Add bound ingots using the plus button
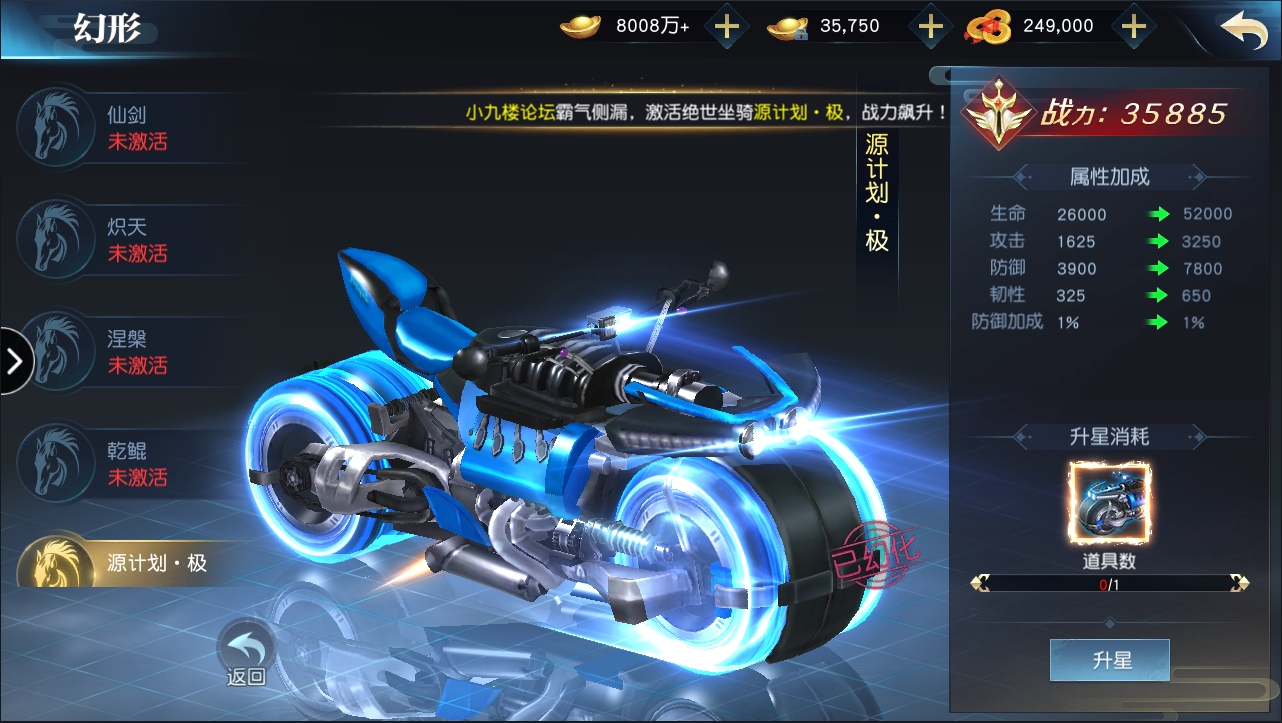Image resolution: width=1282 pixels, height=723 pixels. [931, 27]
